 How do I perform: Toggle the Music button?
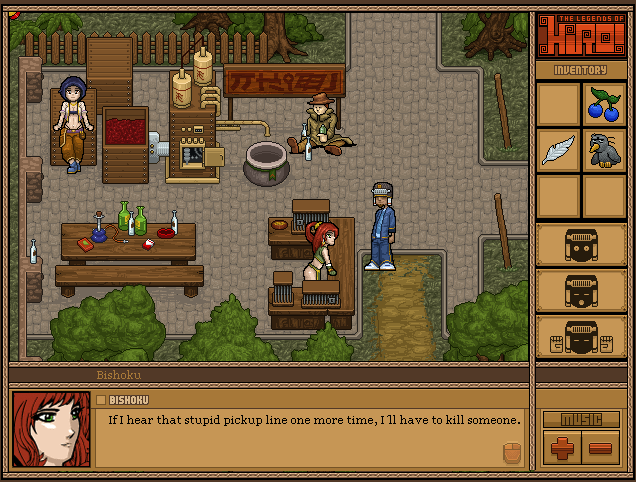click(x=581, y=419)
